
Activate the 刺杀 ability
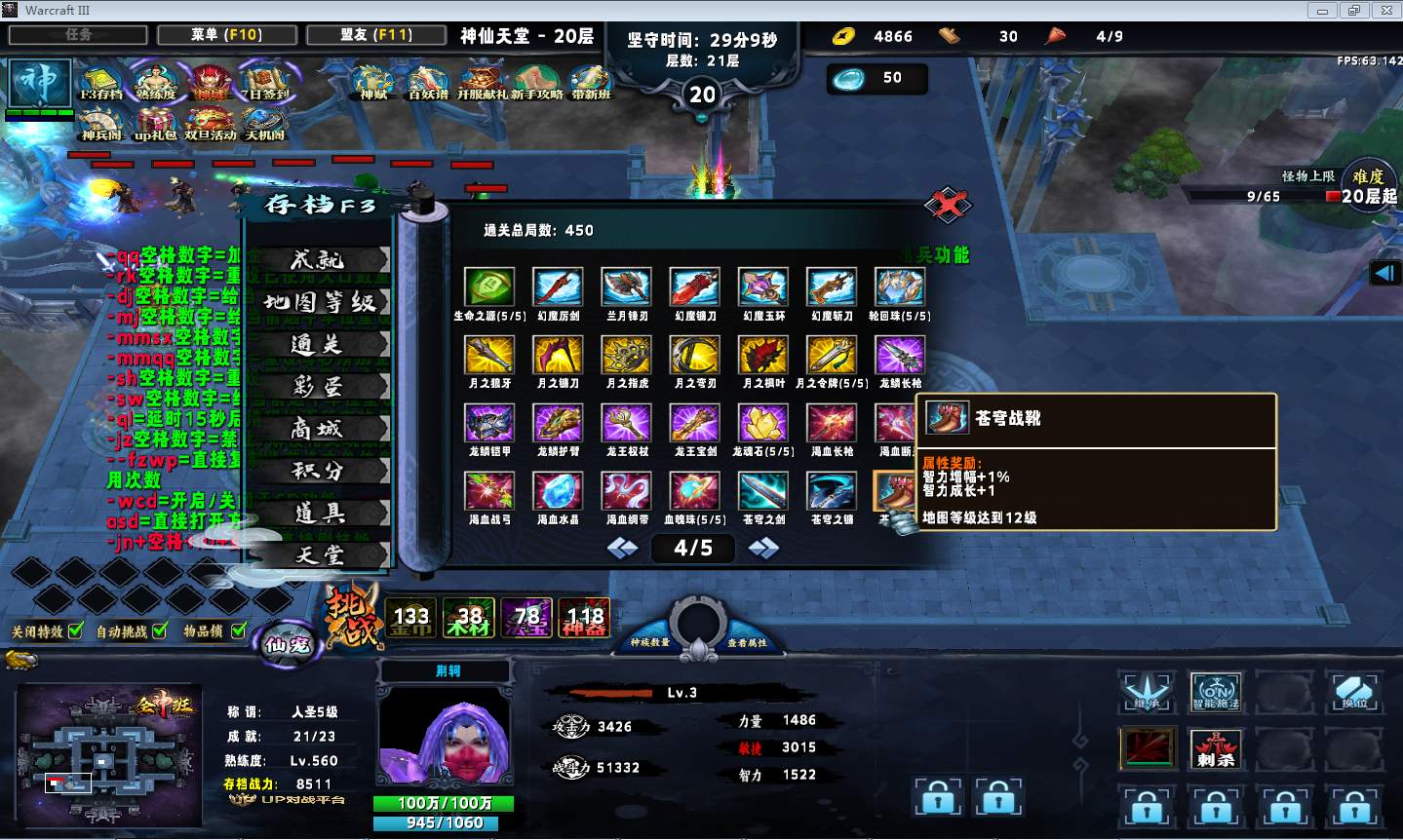[x=1216, y=748]
